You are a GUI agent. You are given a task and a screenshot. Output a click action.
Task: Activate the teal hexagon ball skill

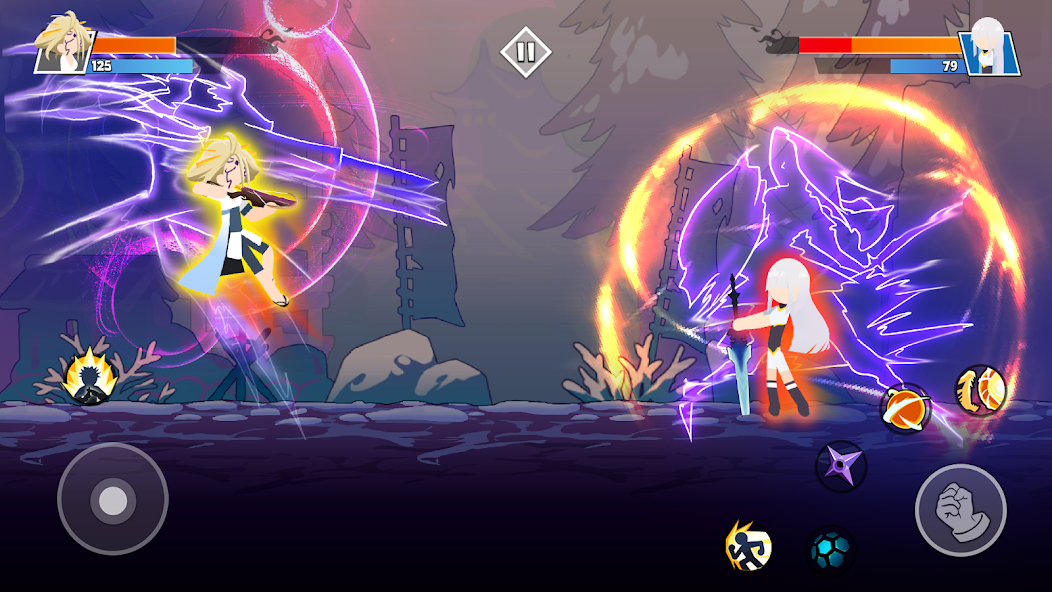831,551
